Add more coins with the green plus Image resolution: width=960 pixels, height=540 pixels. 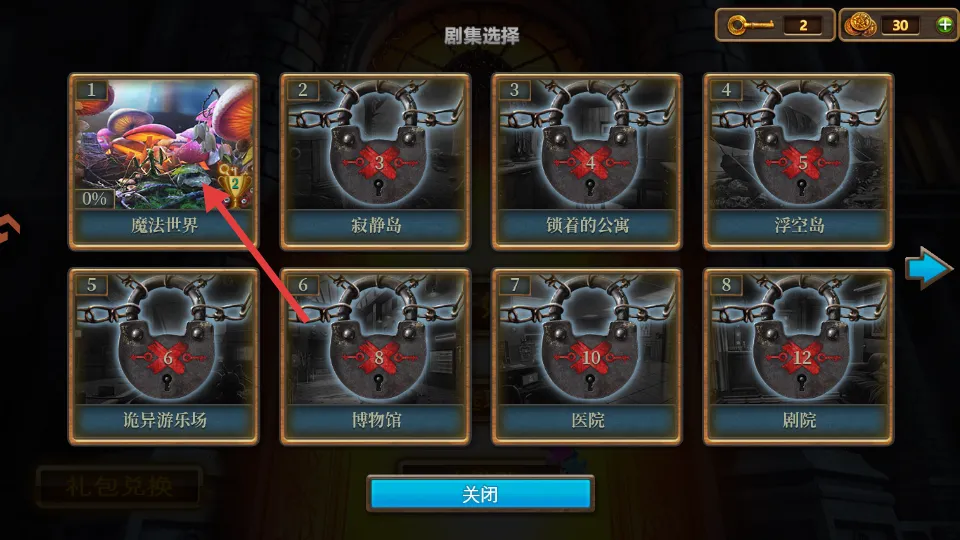click(945, 25)
